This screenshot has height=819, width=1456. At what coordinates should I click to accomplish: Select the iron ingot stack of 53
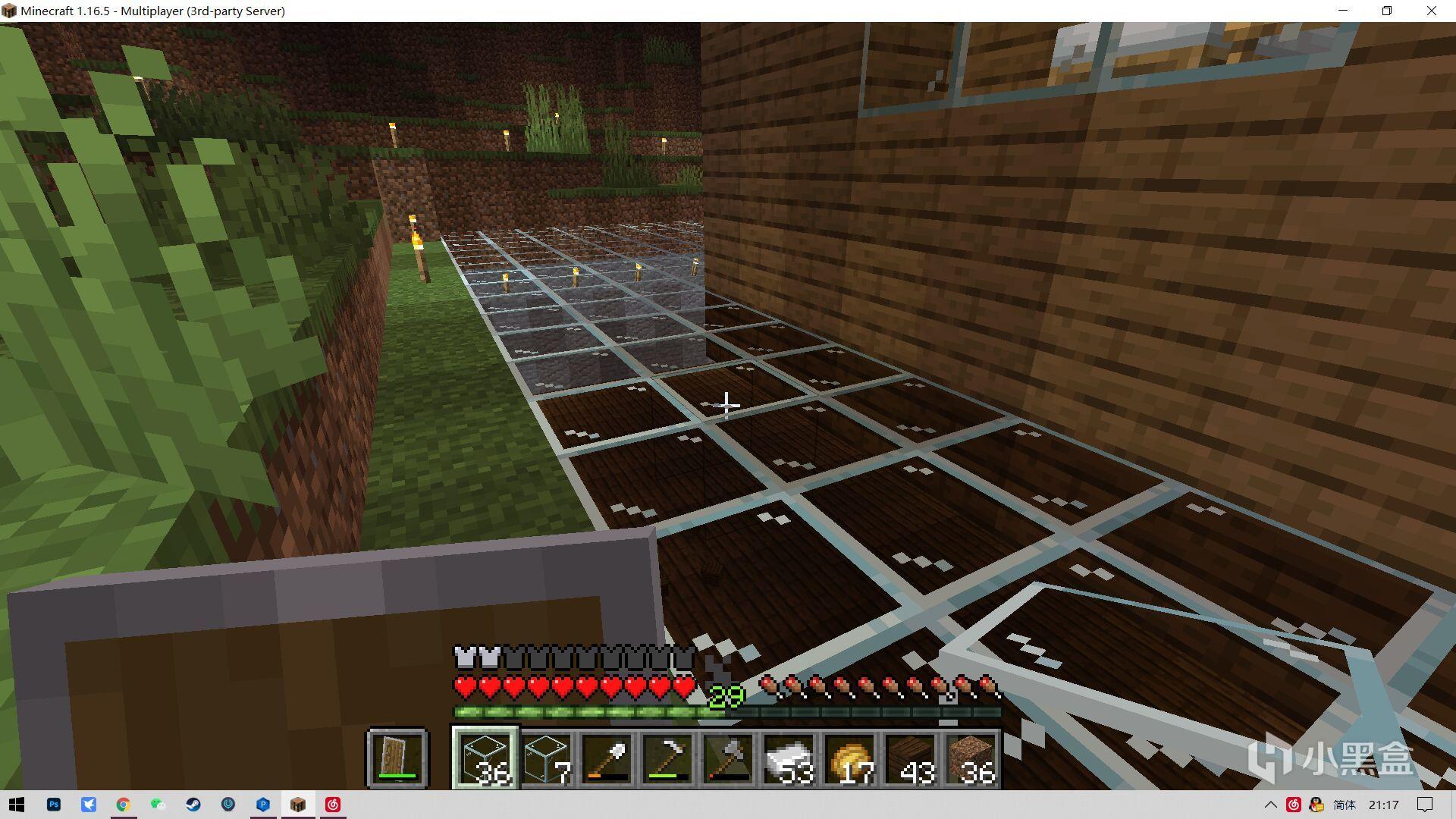(789, 758)
